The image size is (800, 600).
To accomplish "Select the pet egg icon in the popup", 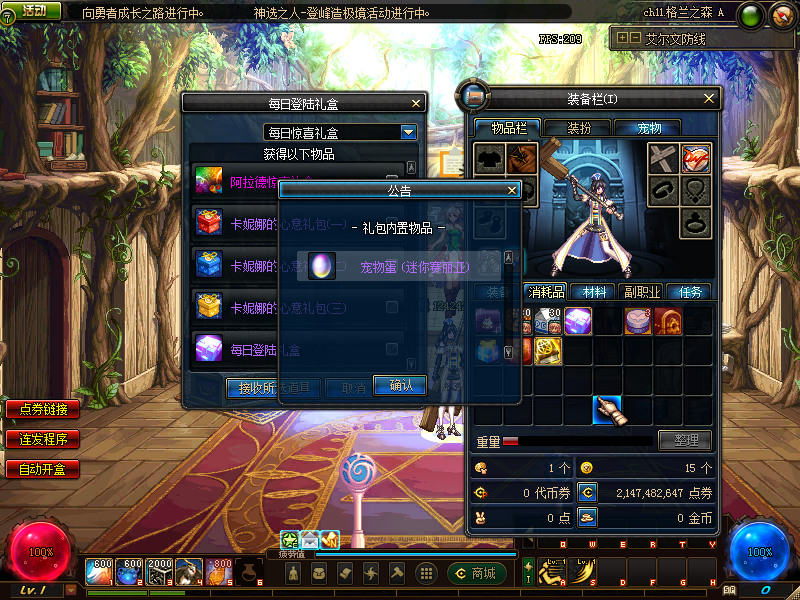I will pyautogui.click(x=322, y=266).
